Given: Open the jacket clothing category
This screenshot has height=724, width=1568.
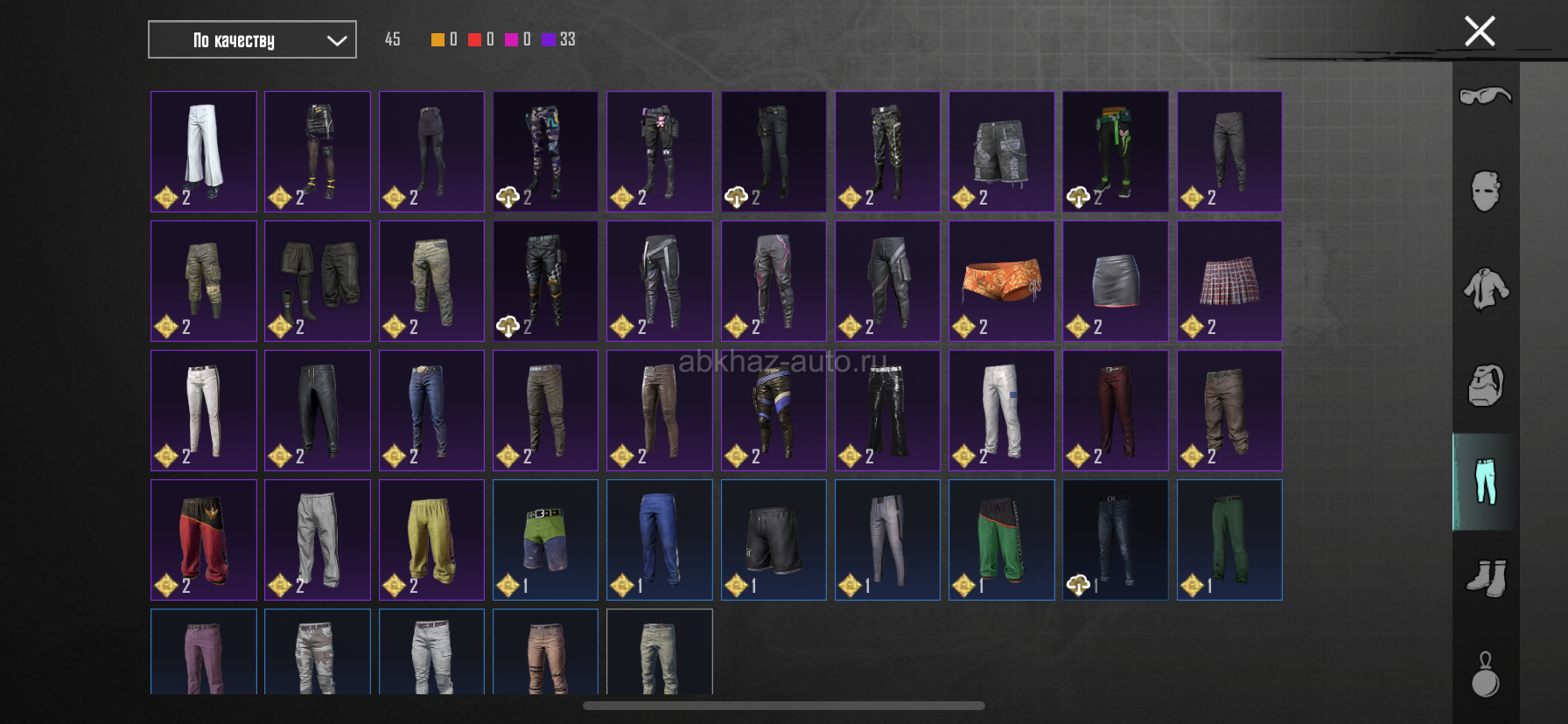Looking at the screenshot, I should 1485,289.
